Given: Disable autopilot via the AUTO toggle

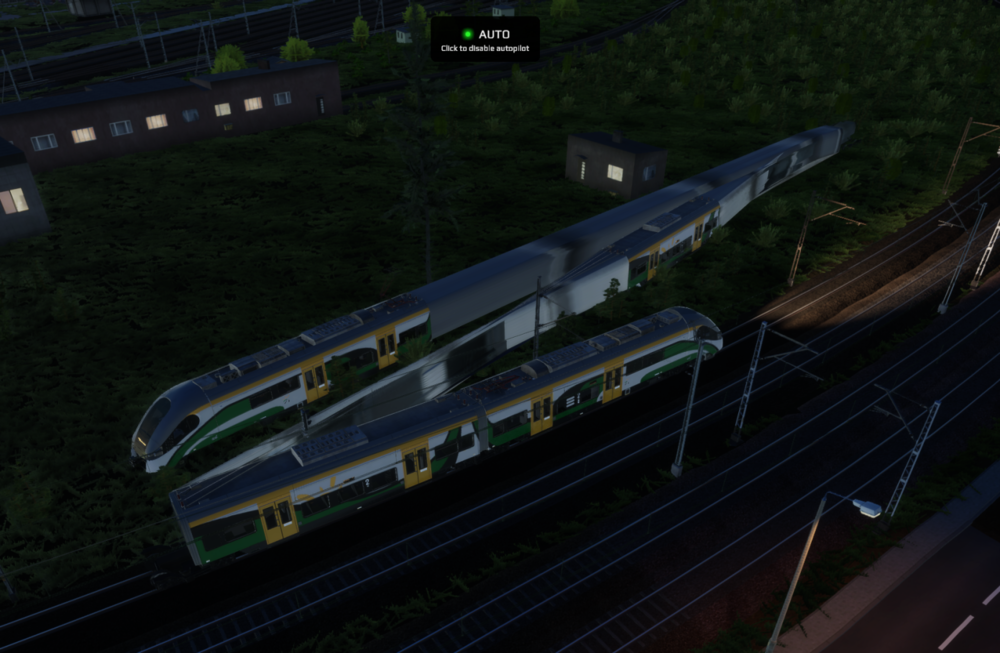Looking at the screenshot, I should click(x=485, y=39).
